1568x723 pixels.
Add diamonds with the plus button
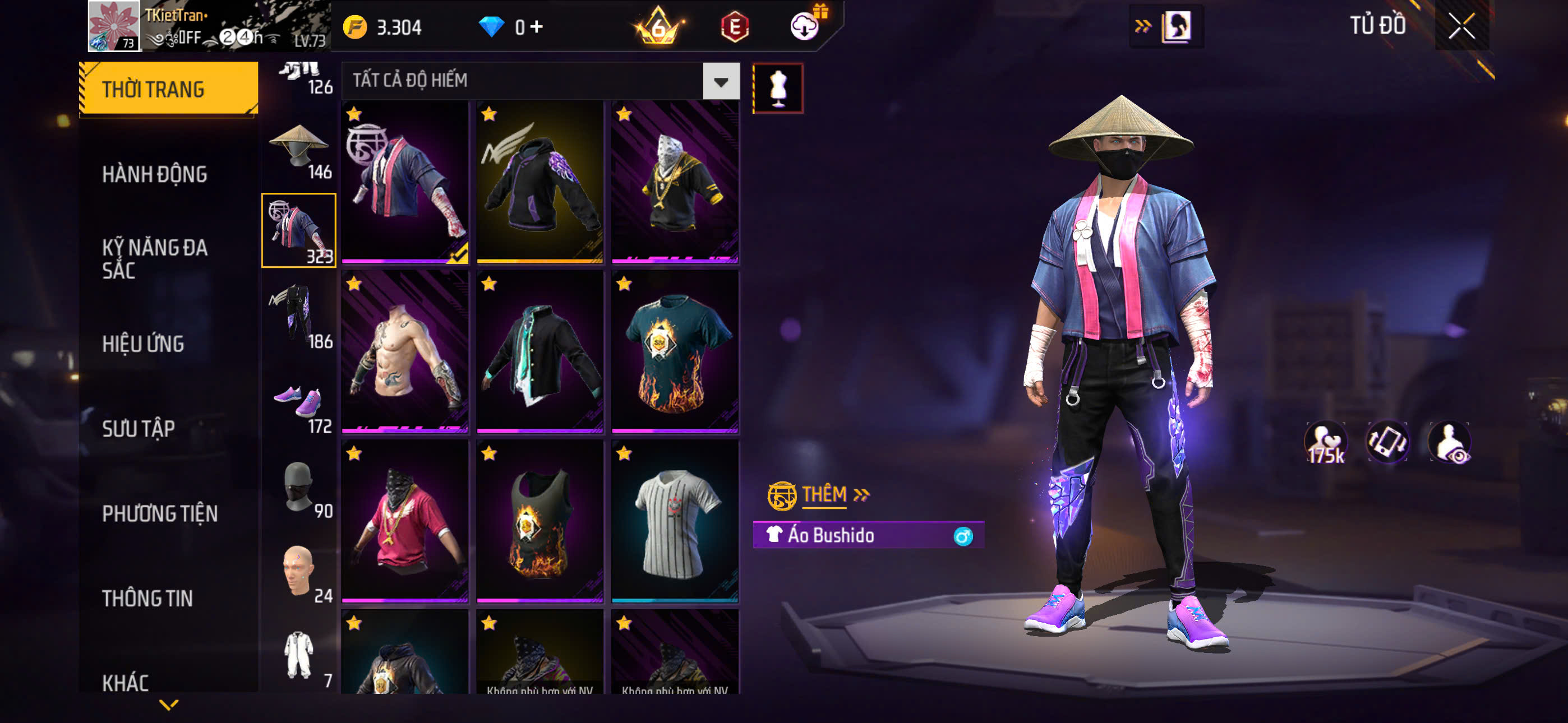(x=537, y=27)
